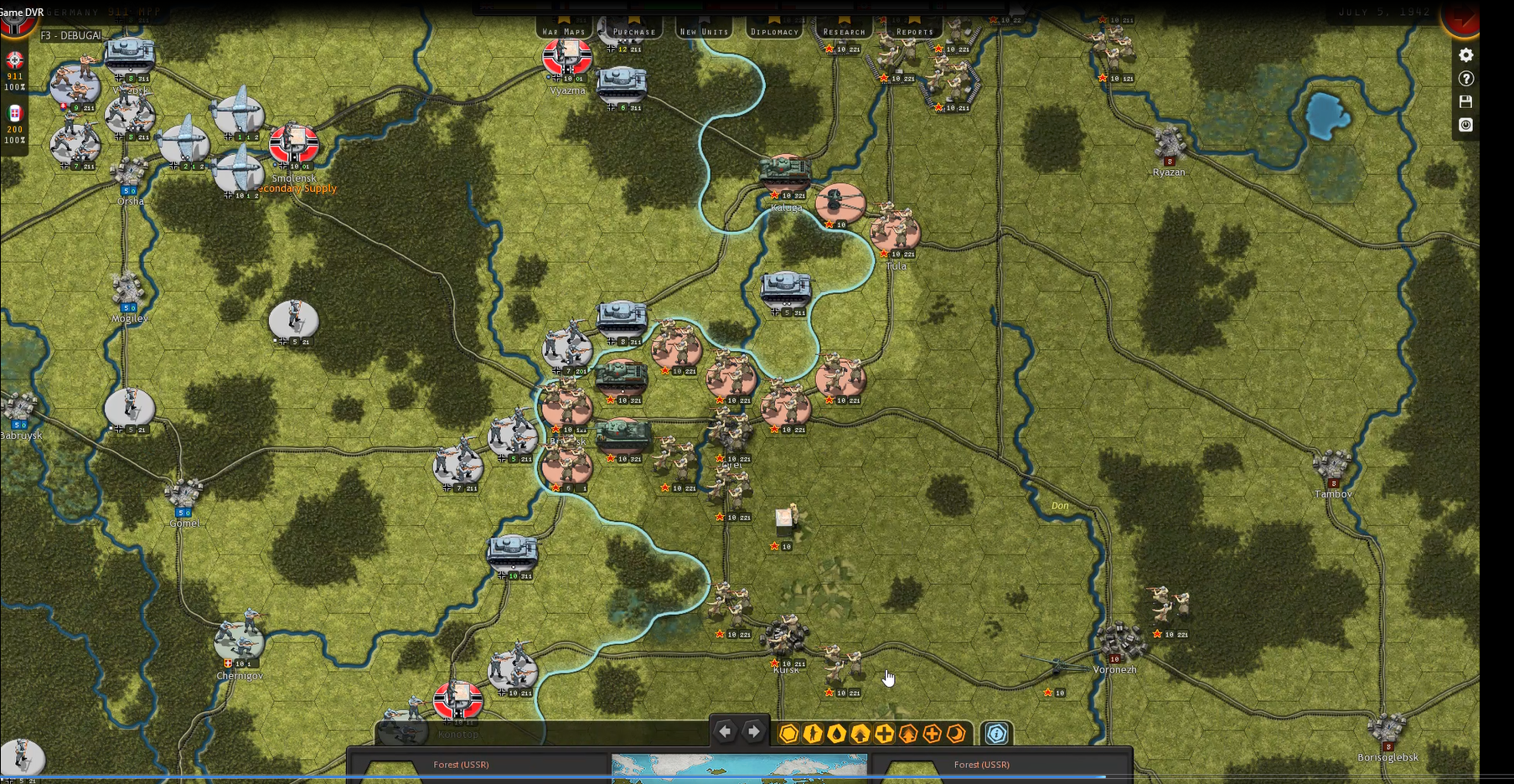Open settings with the gear icon
This screenshot has width=1514, height=784.
(x=1465, y=55)
